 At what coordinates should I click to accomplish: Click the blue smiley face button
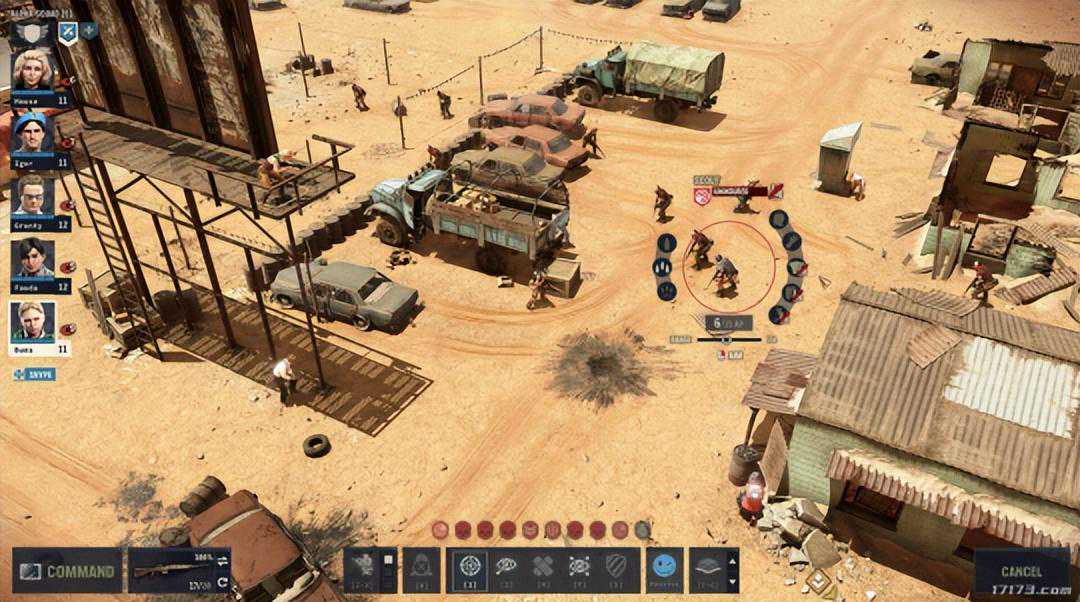click(x=664, y=568)
